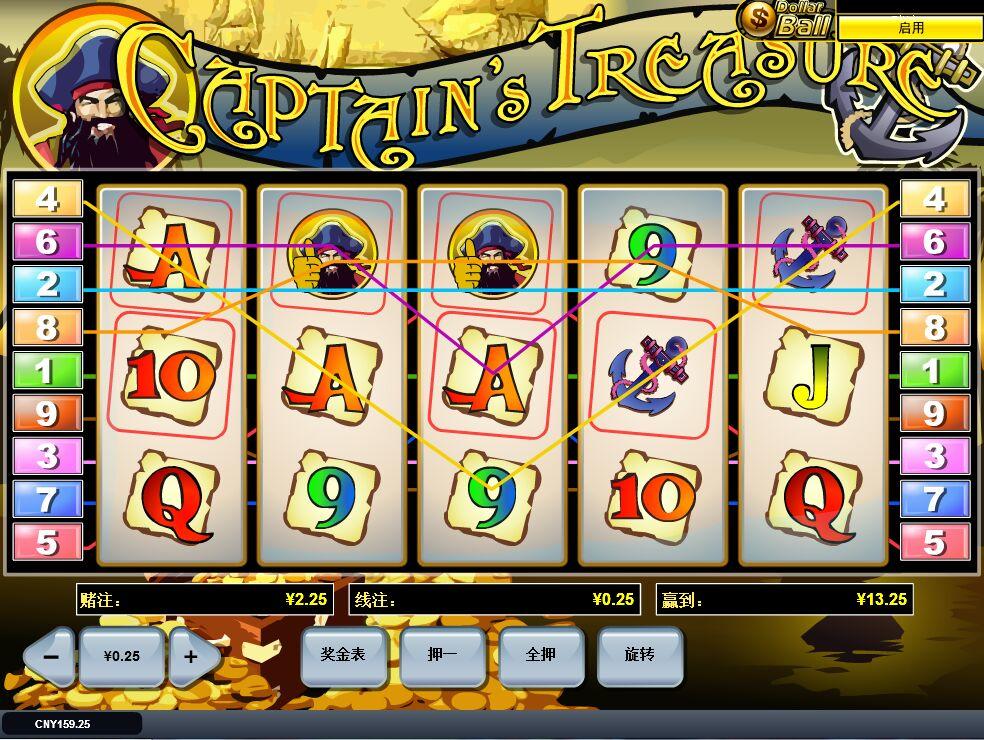Viewport: 984px width, 740px height.
Task: Open the 奖金表 paytable
Action: point(343,655)
